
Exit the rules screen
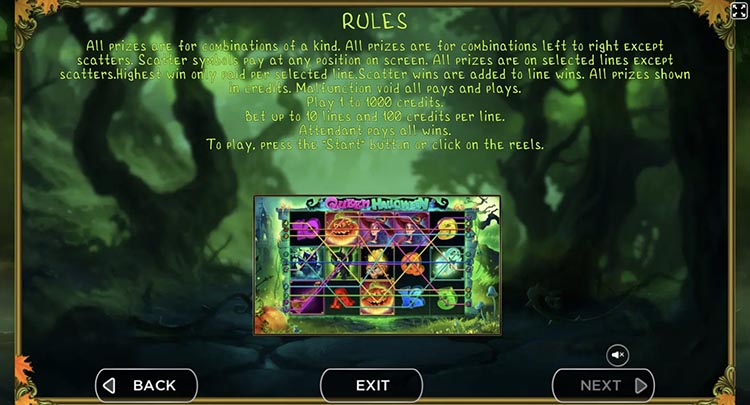[x=372, y=385]
